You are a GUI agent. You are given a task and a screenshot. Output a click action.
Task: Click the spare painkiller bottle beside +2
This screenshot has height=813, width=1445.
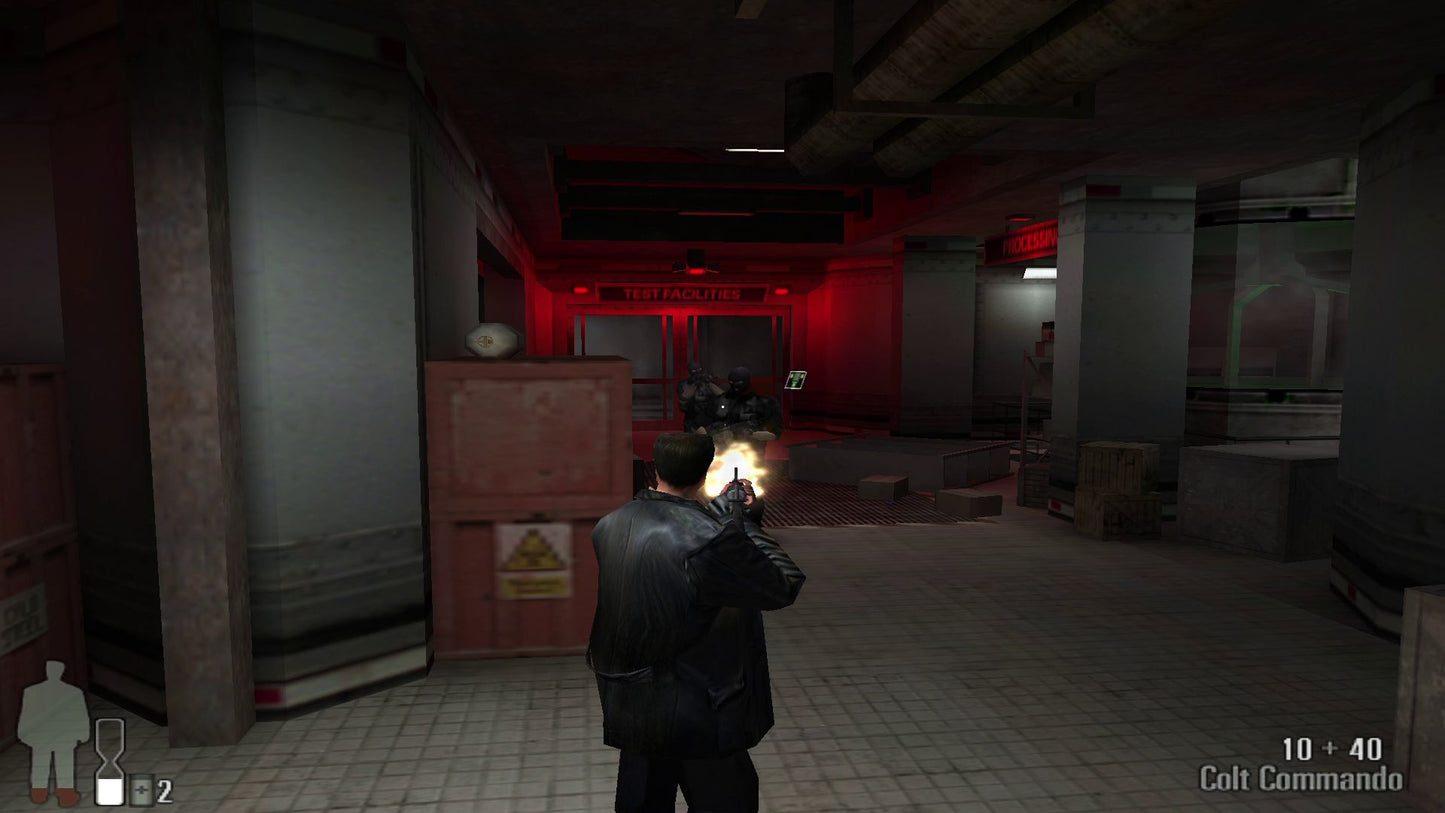click(141, 789)
